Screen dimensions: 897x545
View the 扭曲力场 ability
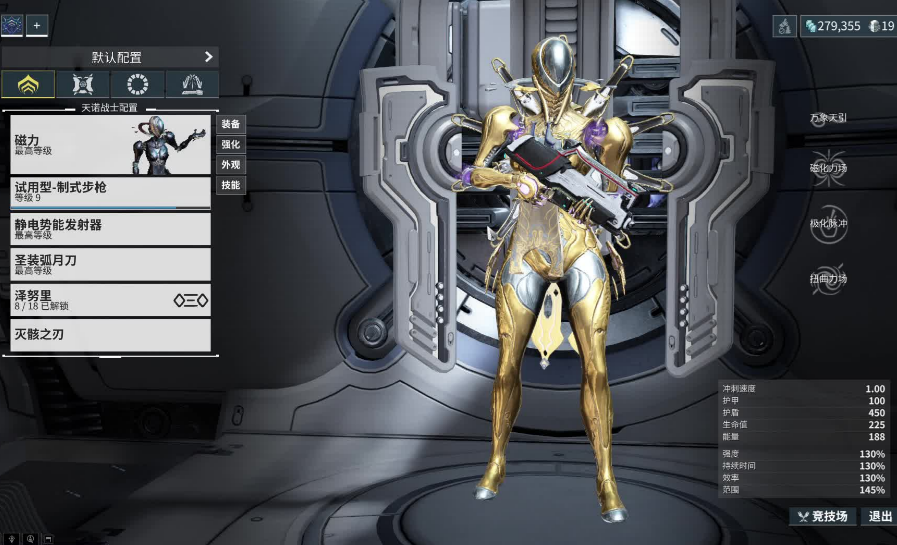[x=829, y=278]
